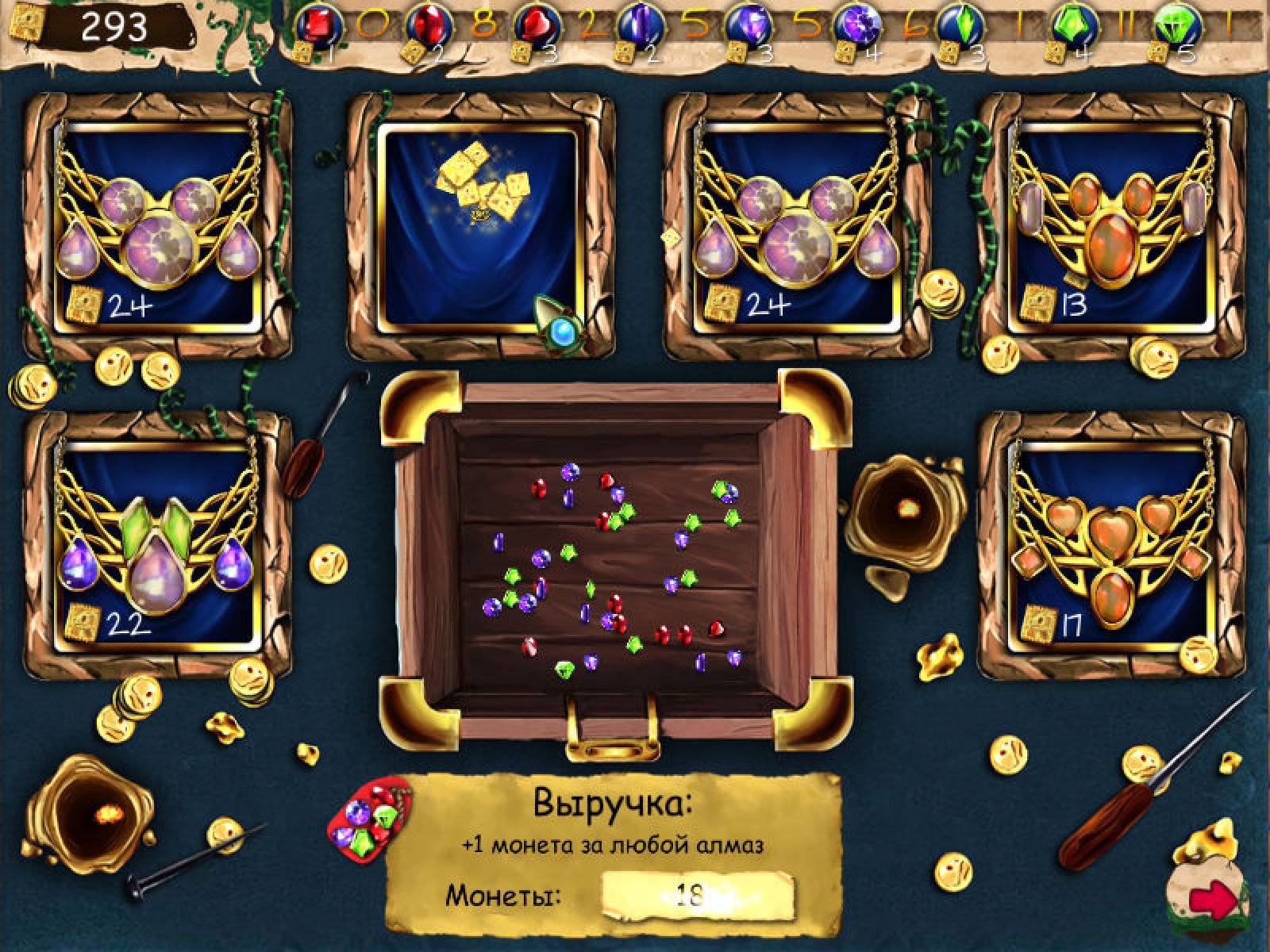The height and width of the screenshot is (952, 1270).
Task: Click the red arrow next button
Action: (1213, 900)
